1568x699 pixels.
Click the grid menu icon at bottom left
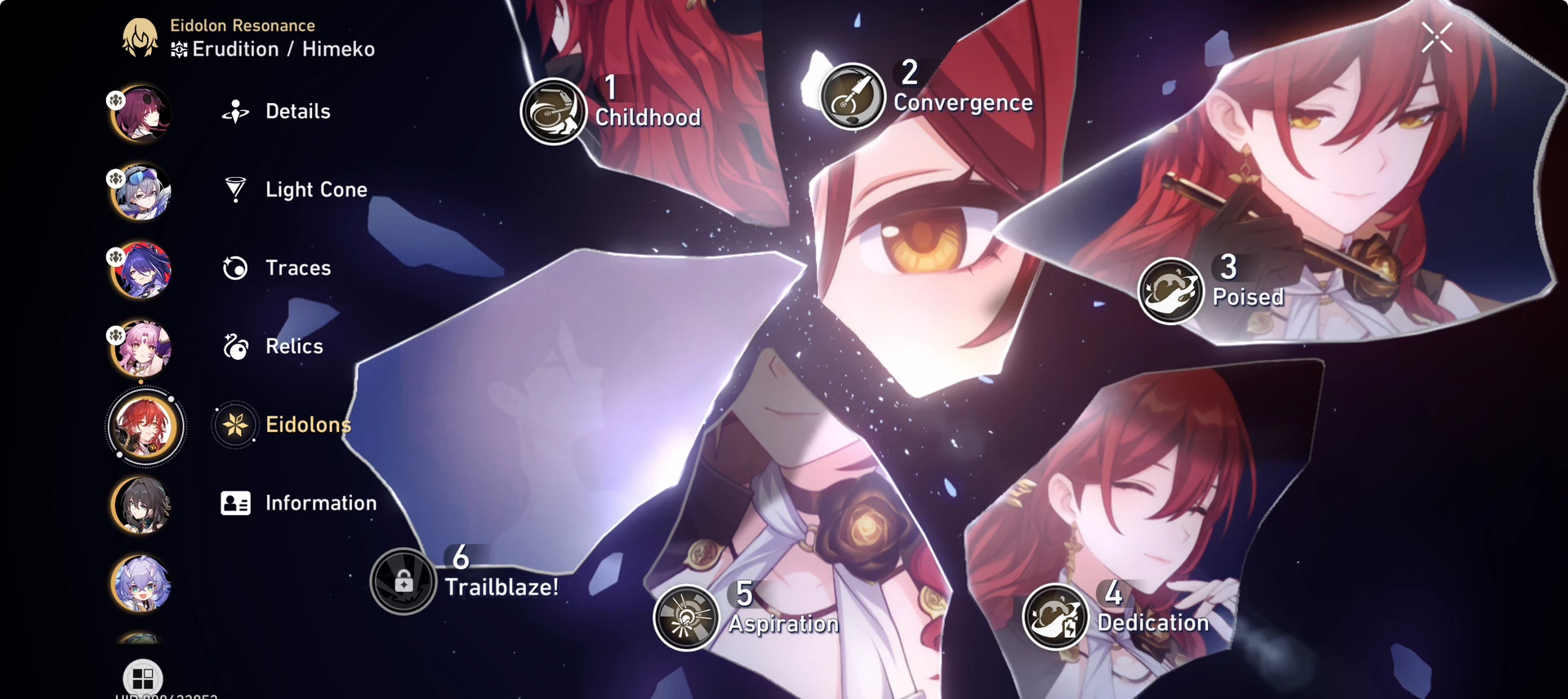point(144,678)
